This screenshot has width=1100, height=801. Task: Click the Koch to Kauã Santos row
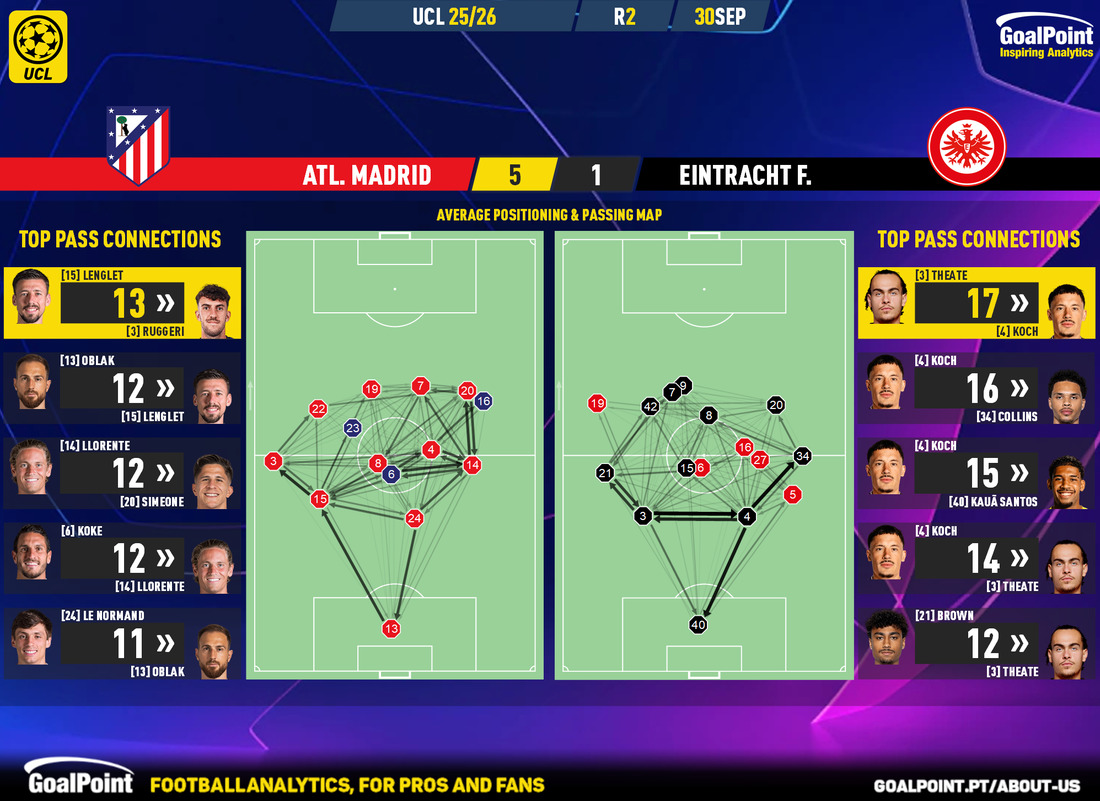(976, 473)
